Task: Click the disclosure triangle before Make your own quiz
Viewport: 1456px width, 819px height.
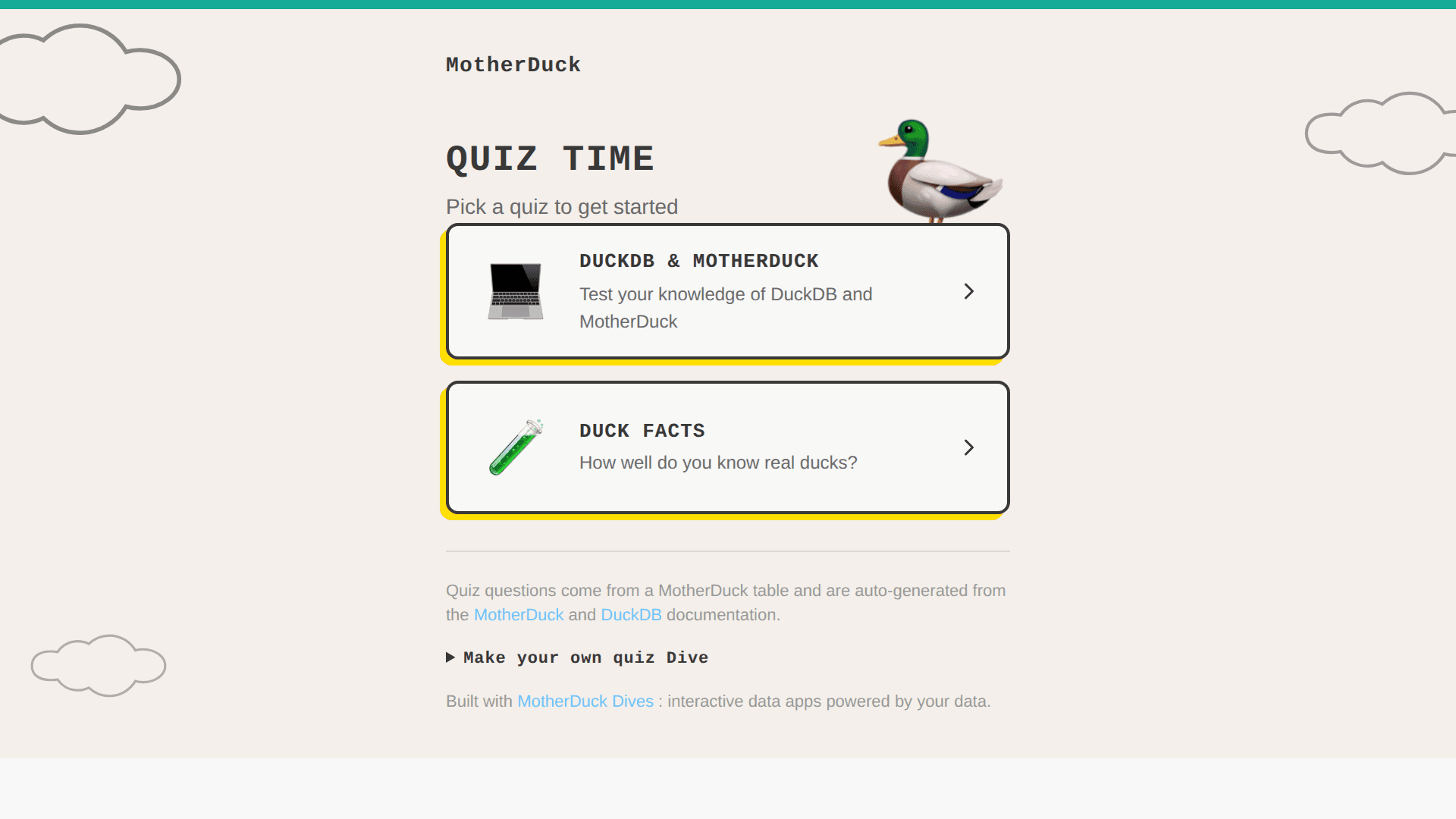Action: coord(450,657)
